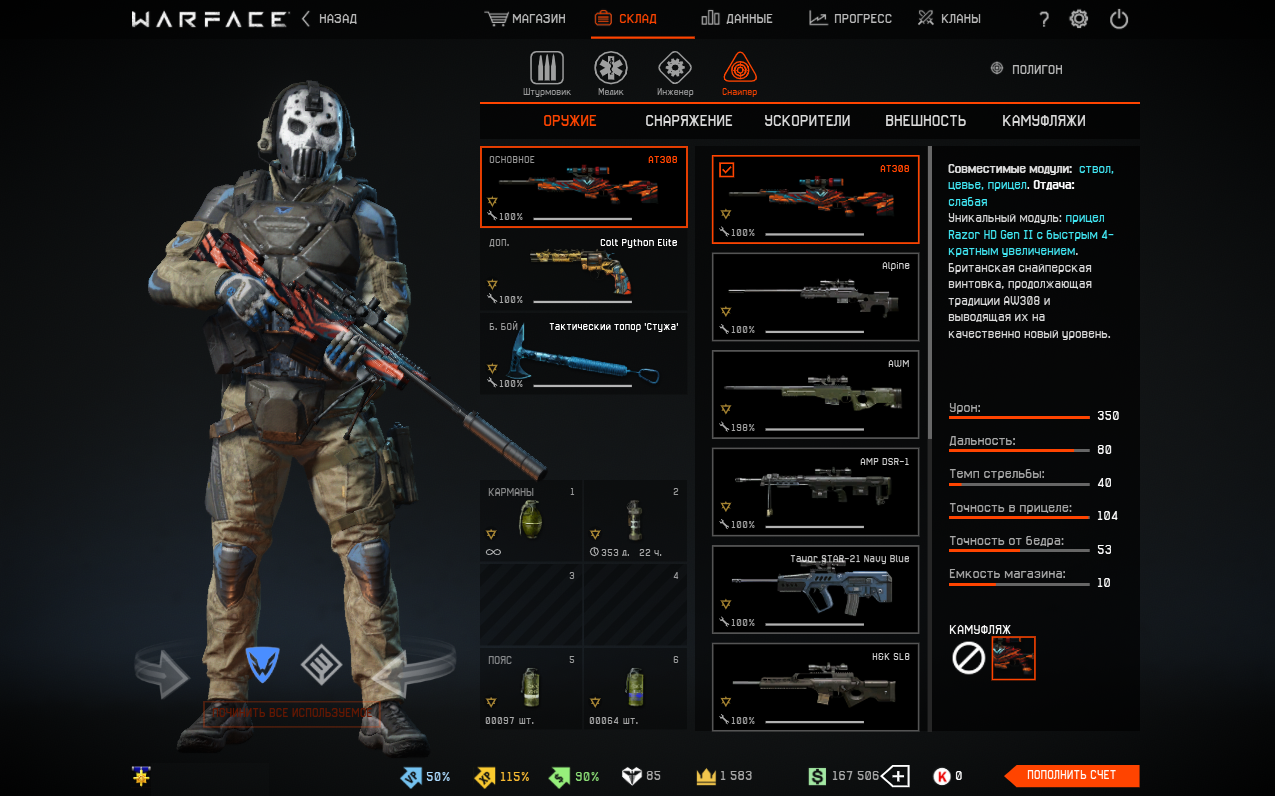
Task: Pick the AWM rifle in the weapon list
Action: (x=815, y=395)
